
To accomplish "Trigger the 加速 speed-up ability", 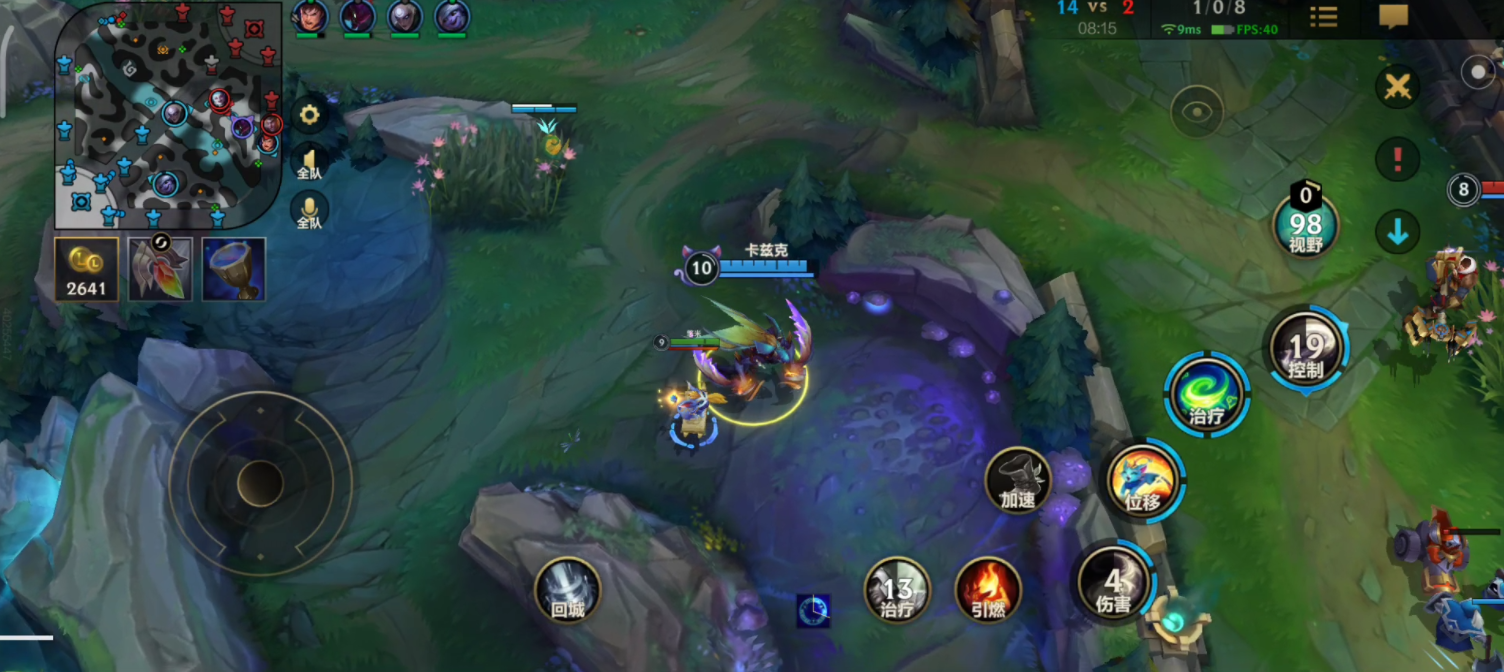I will 1017,480.
